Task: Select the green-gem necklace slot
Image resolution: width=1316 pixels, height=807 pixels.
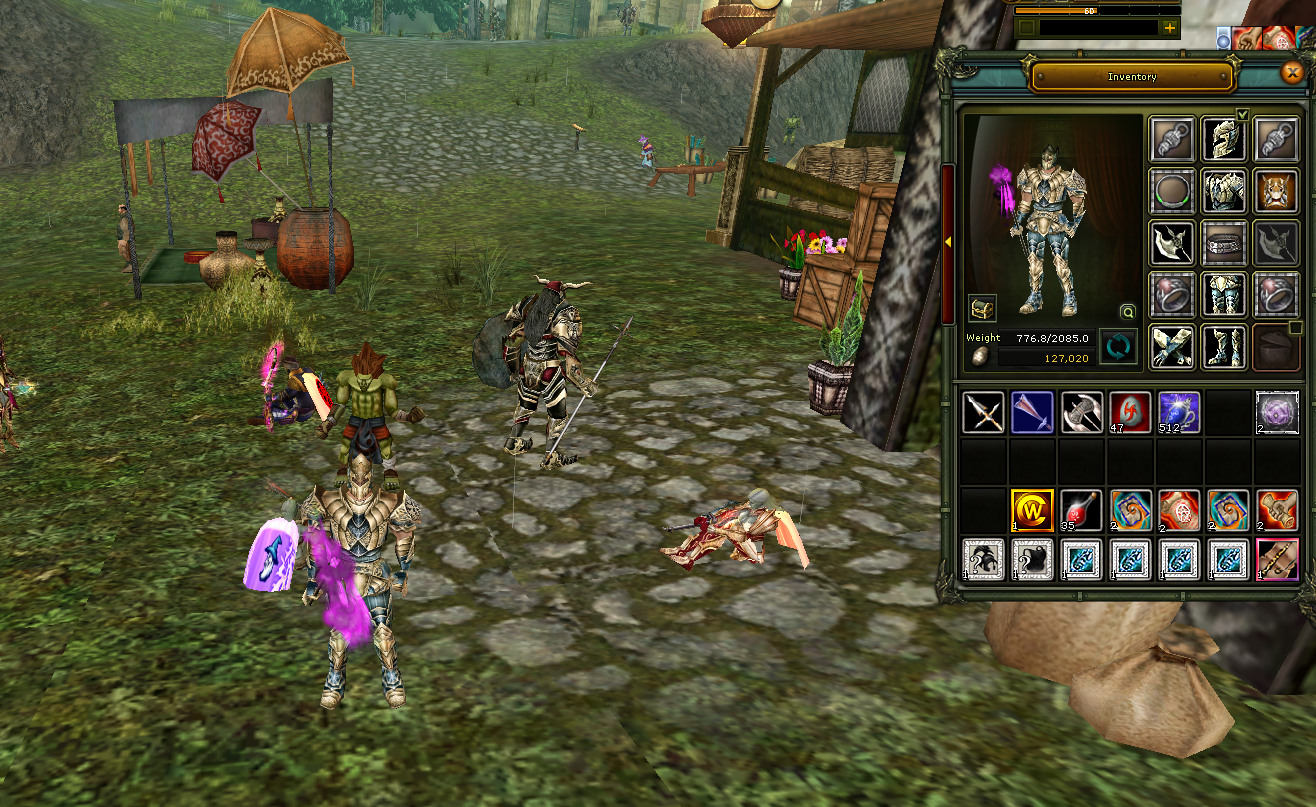Action: (1172, 190)
